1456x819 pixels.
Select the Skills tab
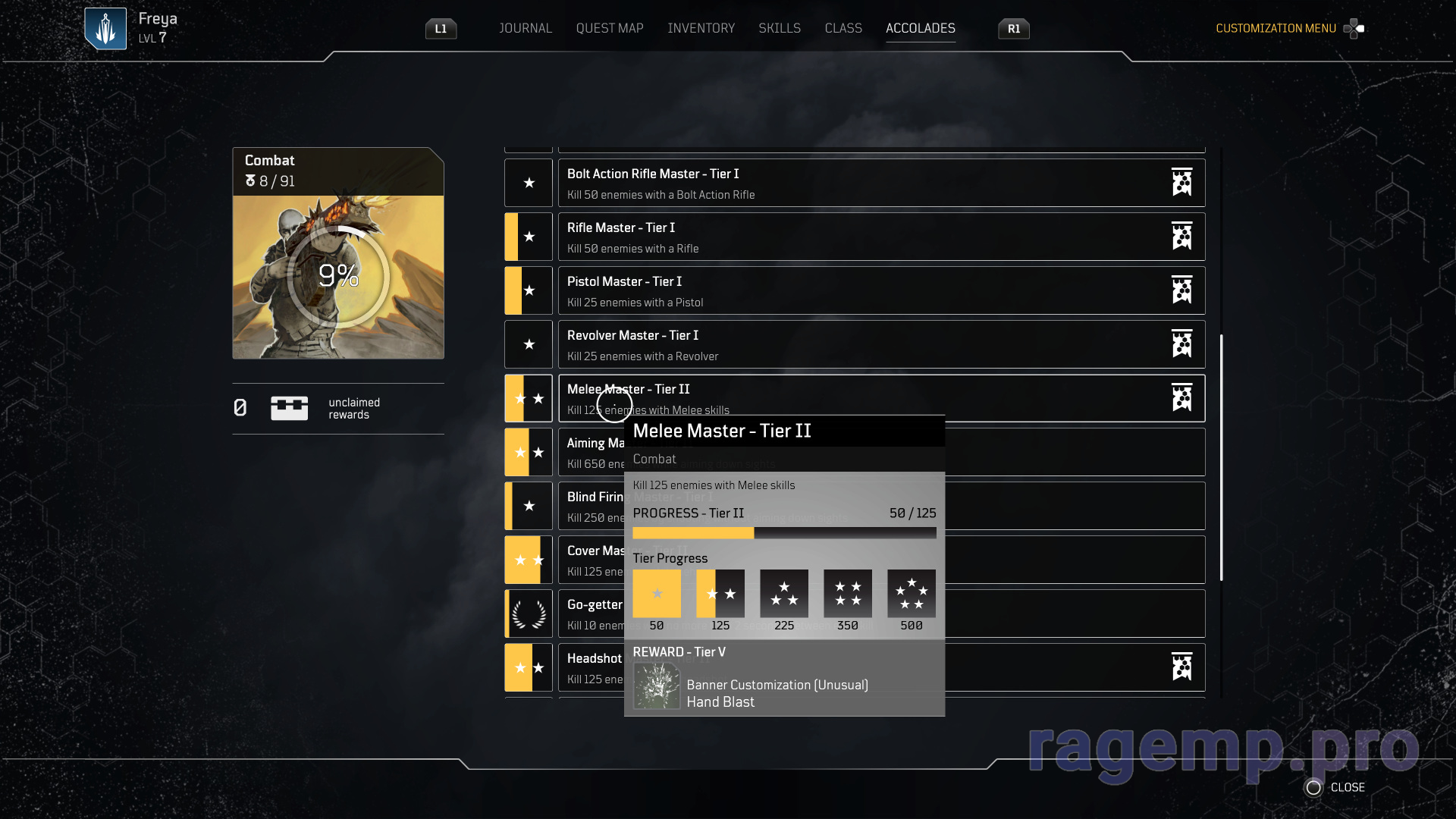(x=779, y=28)
